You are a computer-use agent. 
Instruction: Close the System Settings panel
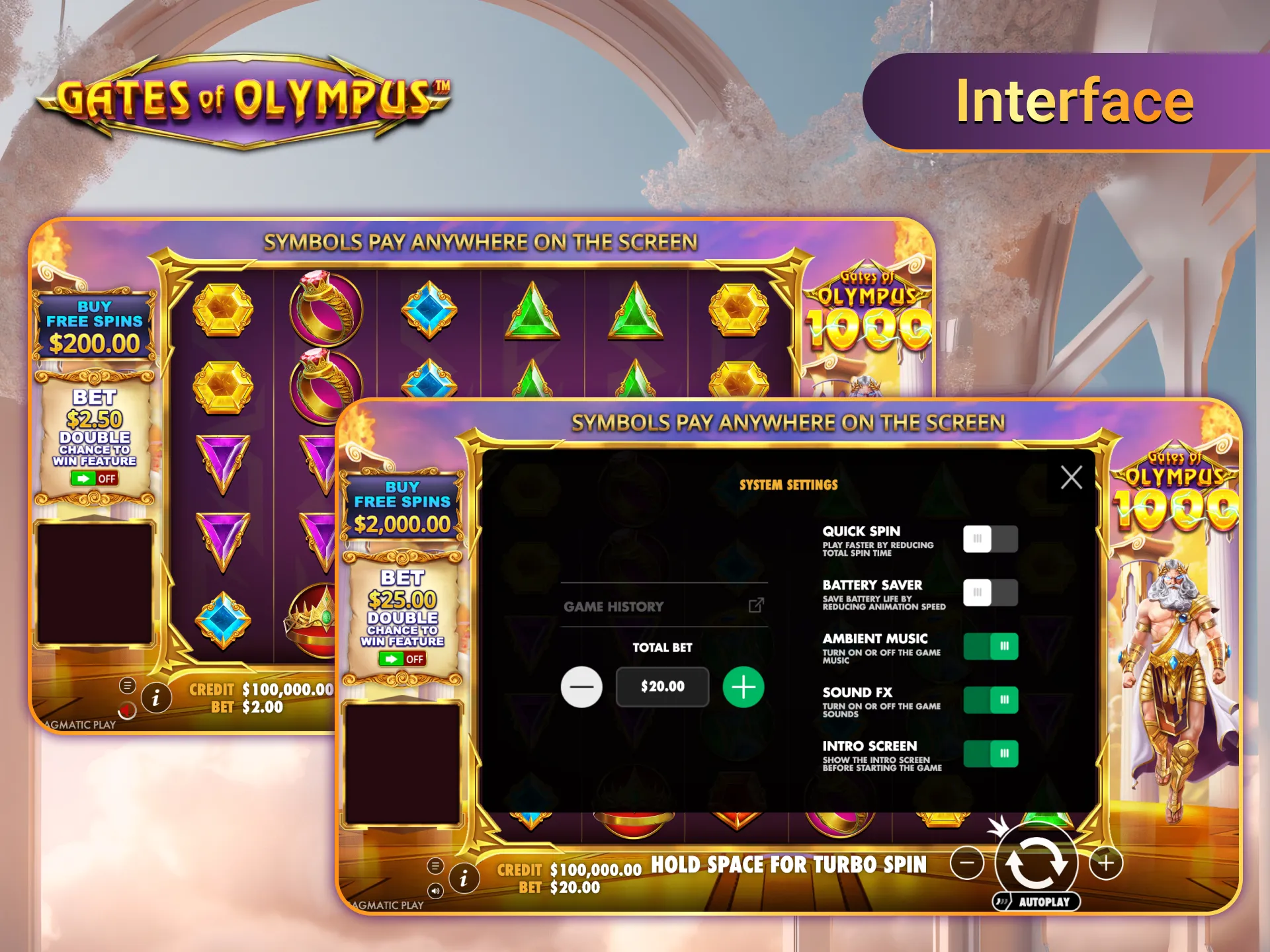(x=1073, y=479)
